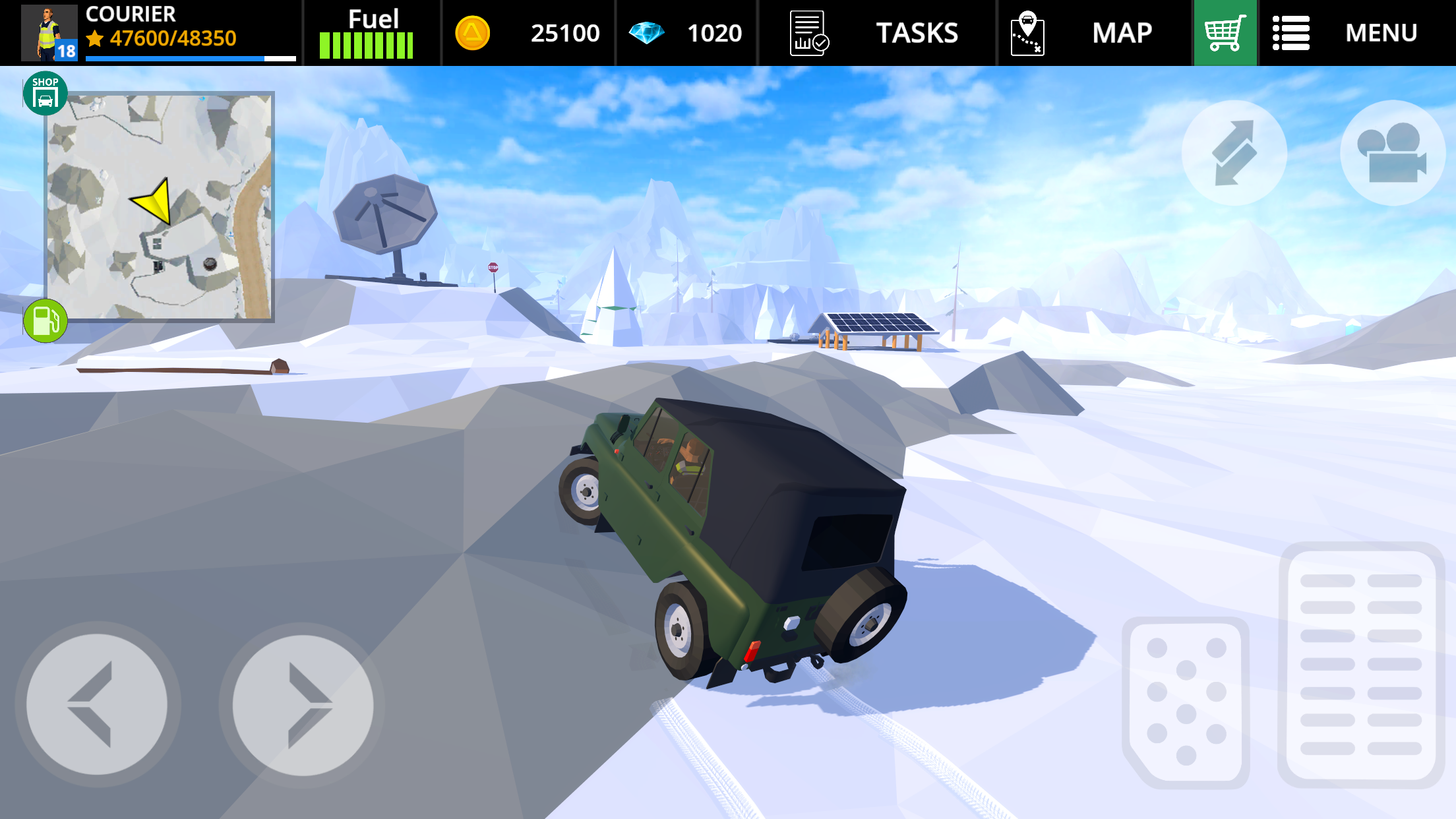The height and width of the screenshot is (819, 1456).
Task: Open the MAP screen
Action: pyautogui.click(x=1121, y=32)
